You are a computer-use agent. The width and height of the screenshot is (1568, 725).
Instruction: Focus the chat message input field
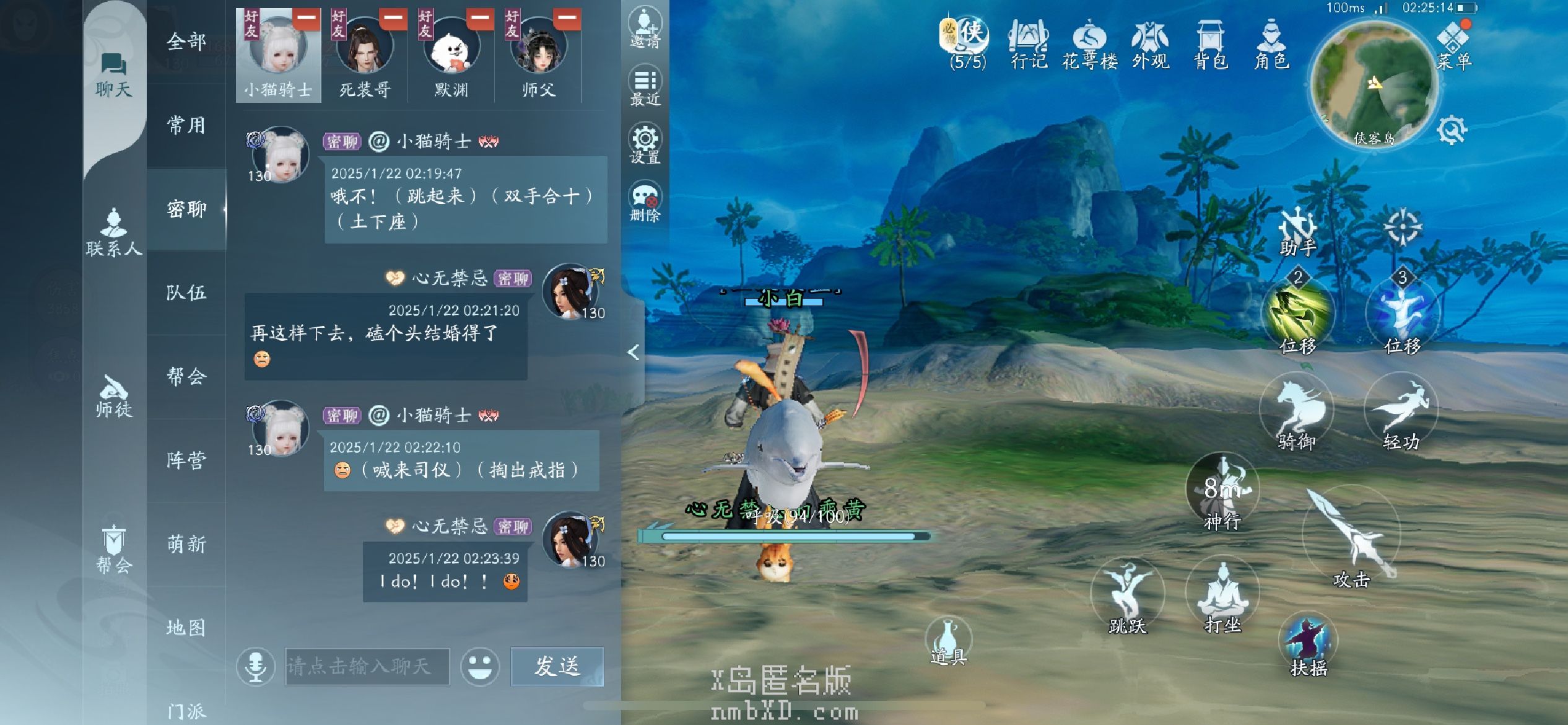[367, 667]
